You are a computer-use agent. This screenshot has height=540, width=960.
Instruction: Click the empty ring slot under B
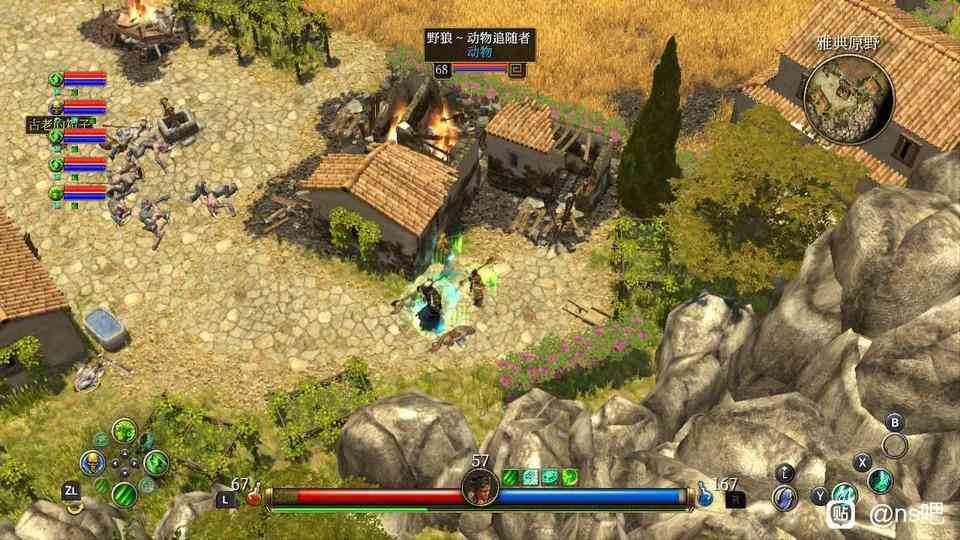coord(895,445)
